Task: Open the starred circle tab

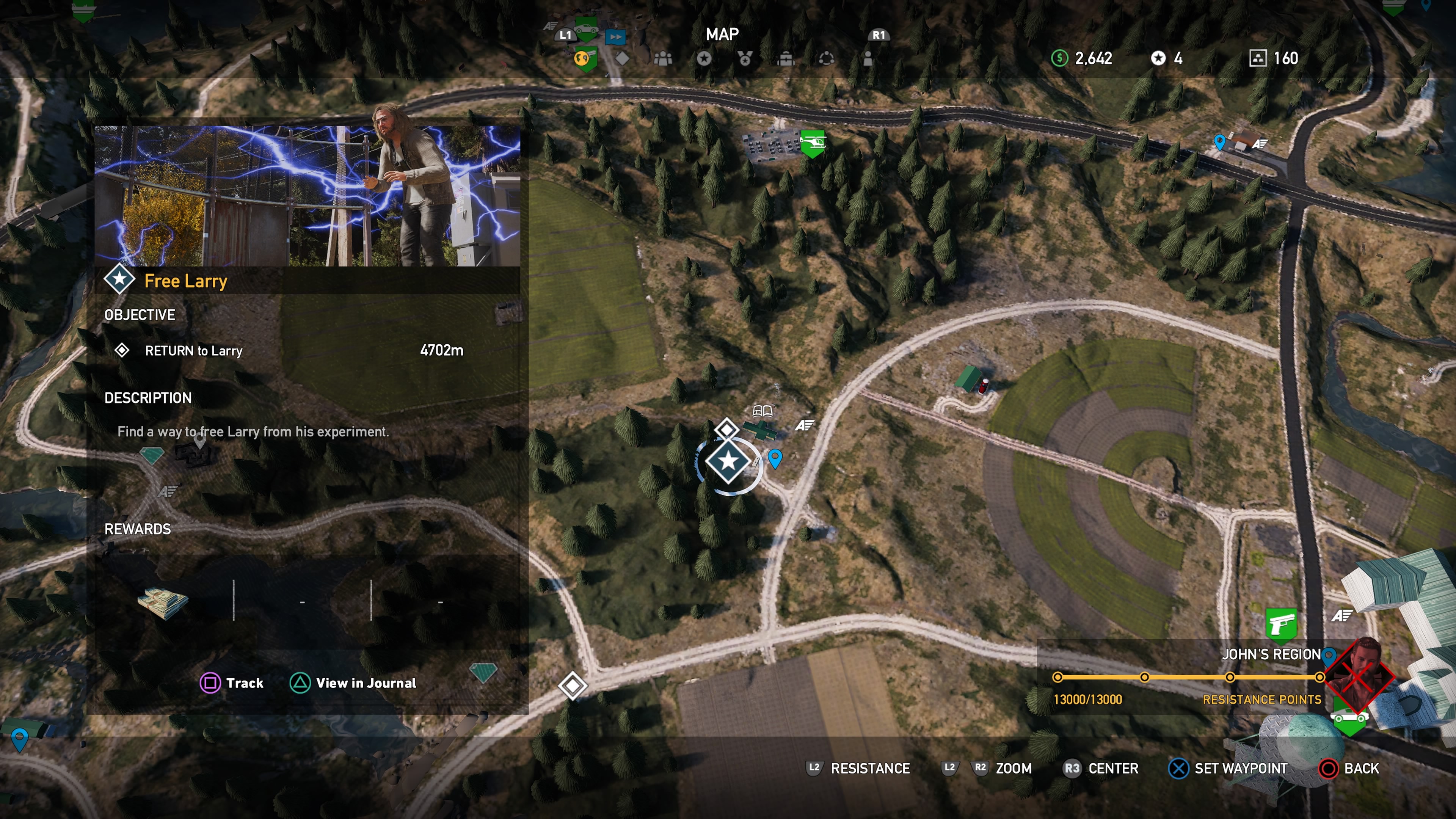Action: click(704, 58)
